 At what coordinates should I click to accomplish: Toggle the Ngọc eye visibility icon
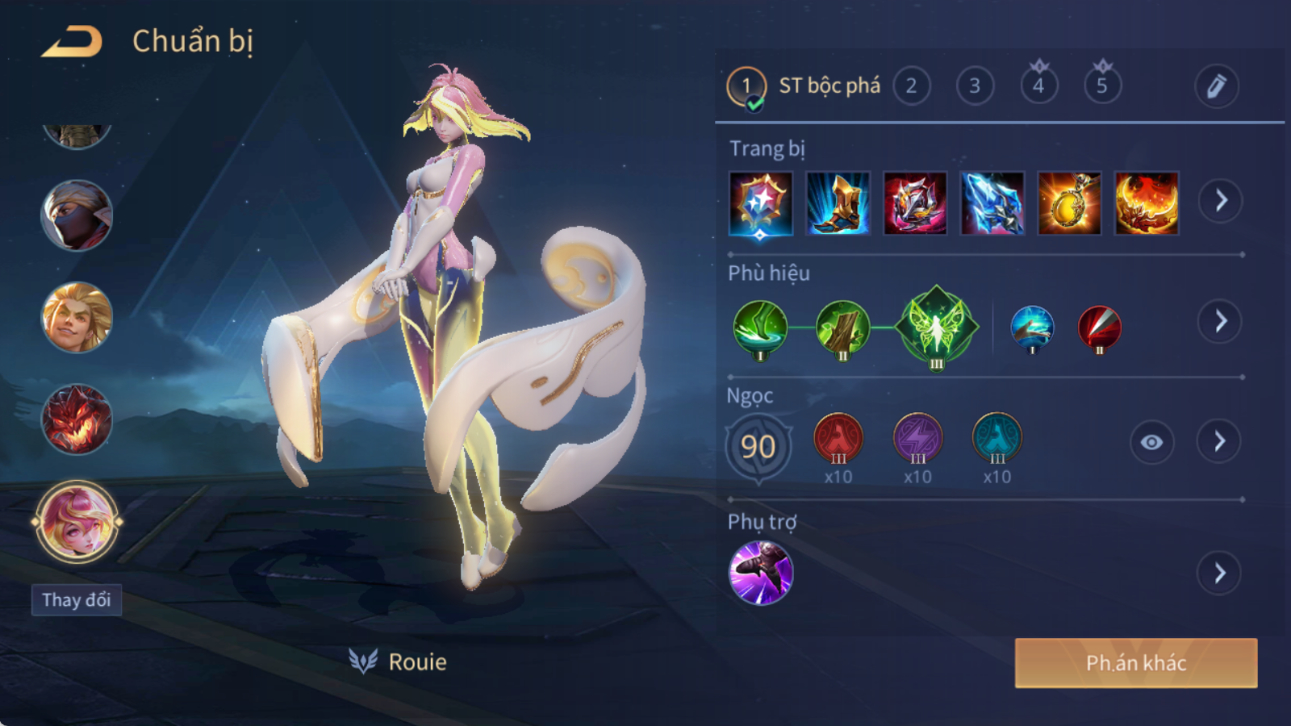pos(1151,442)
